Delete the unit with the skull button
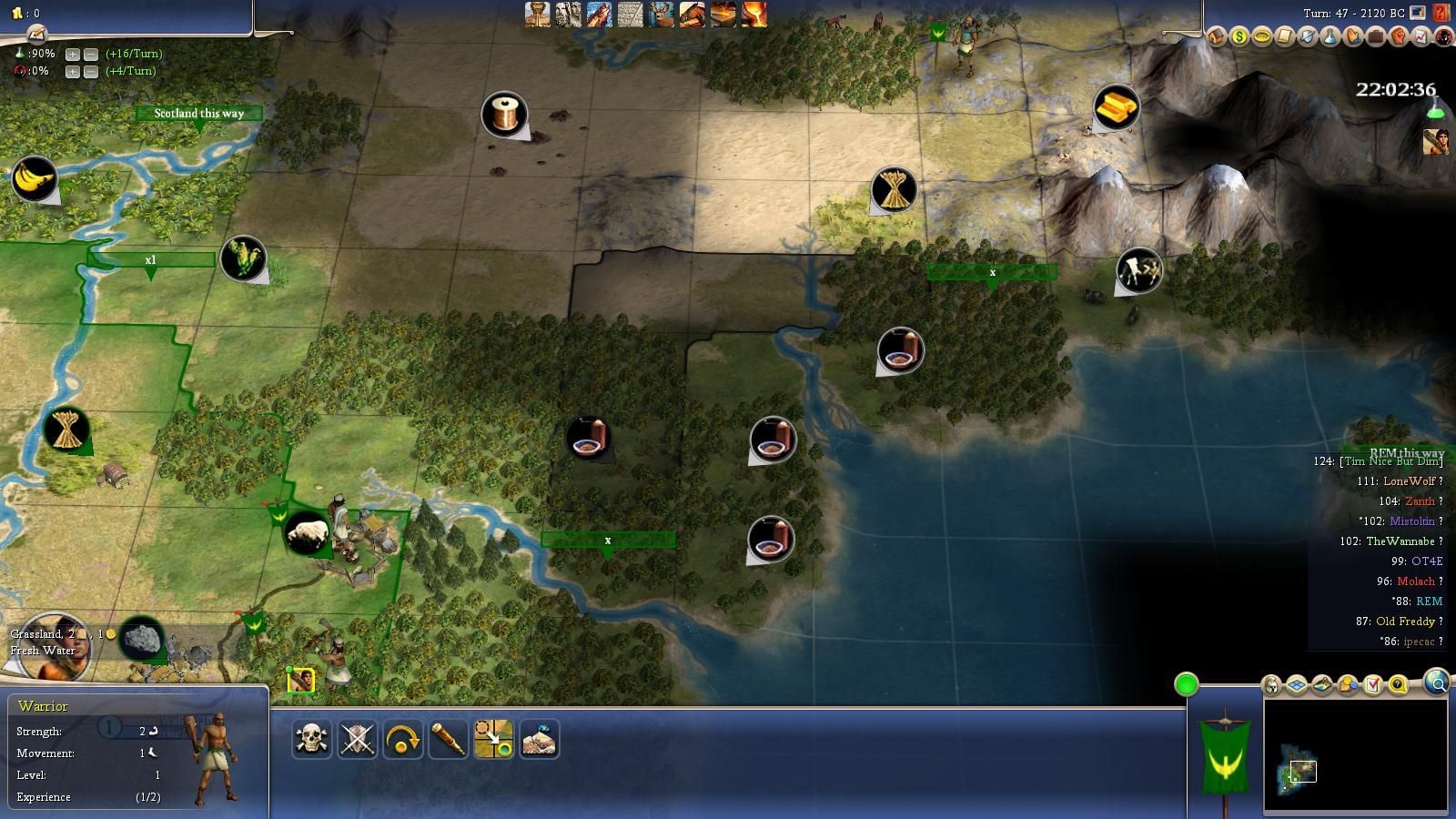 point(311,739)
